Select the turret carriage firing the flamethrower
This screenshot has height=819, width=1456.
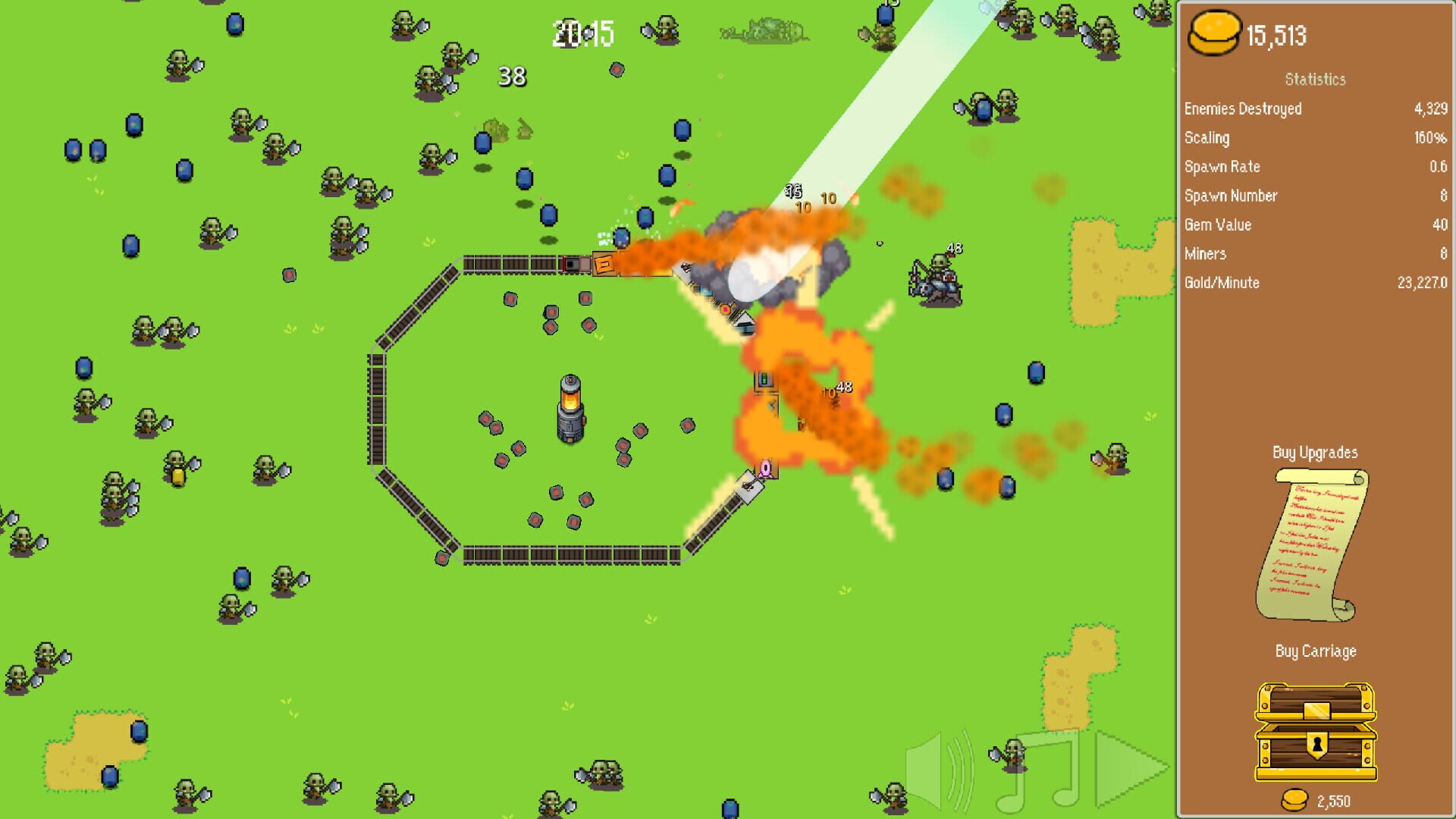coord(607,265)
